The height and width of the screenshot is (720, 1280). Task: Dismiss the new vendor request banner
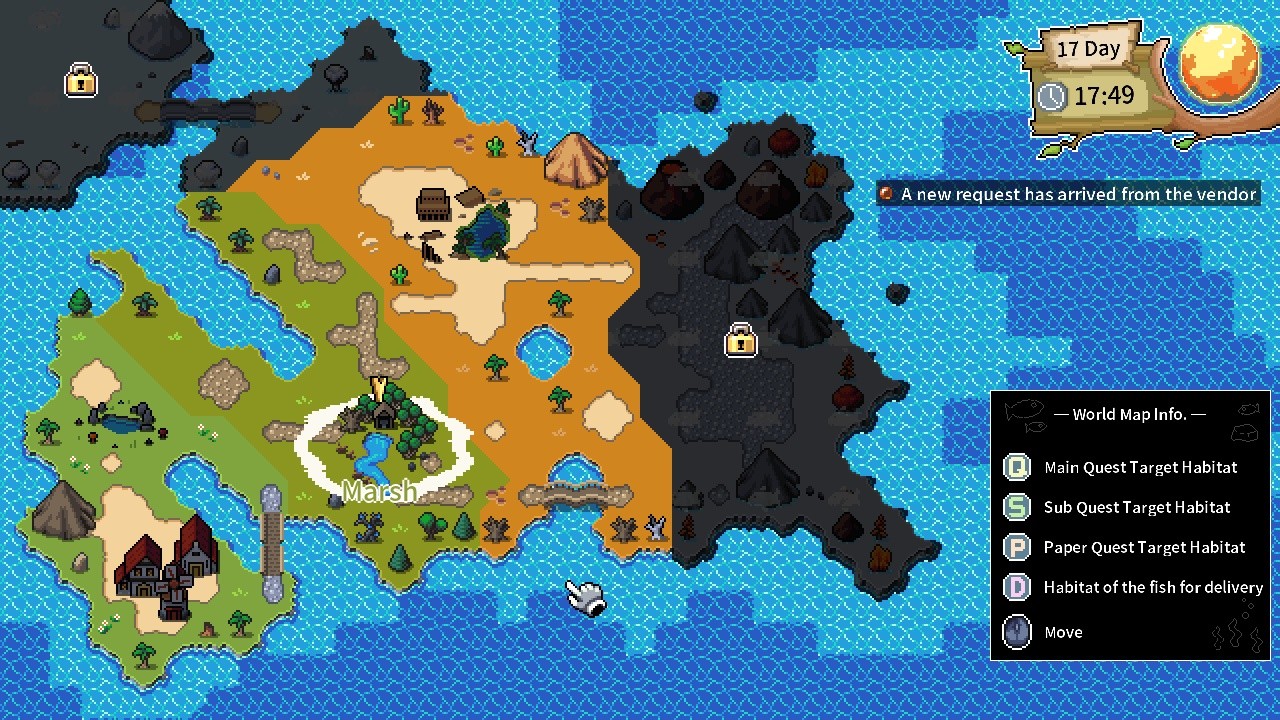tap(1067, 194)
